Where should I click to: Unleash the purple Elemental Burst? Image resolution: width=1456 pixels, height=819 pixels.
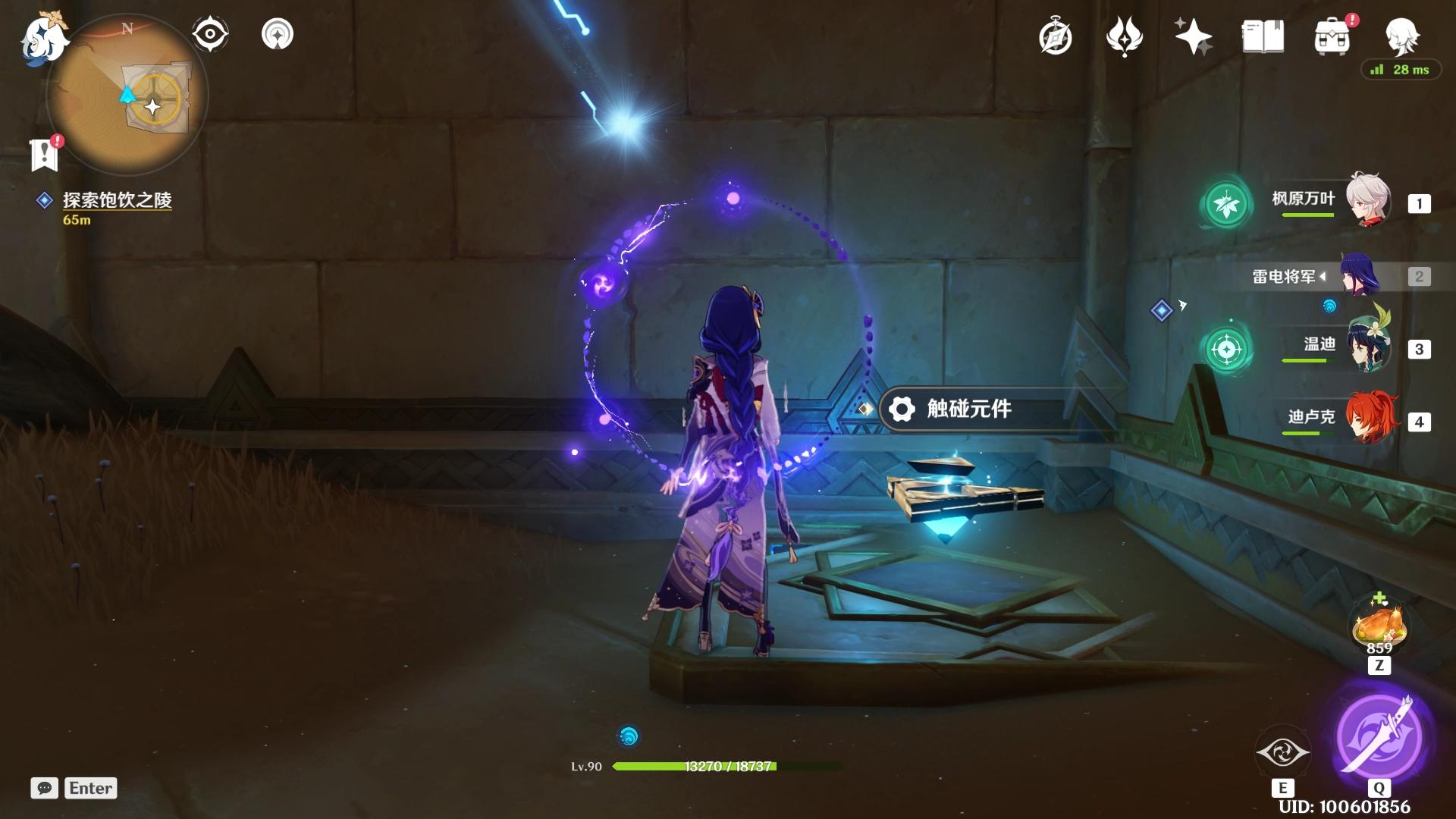(1379, 736)
